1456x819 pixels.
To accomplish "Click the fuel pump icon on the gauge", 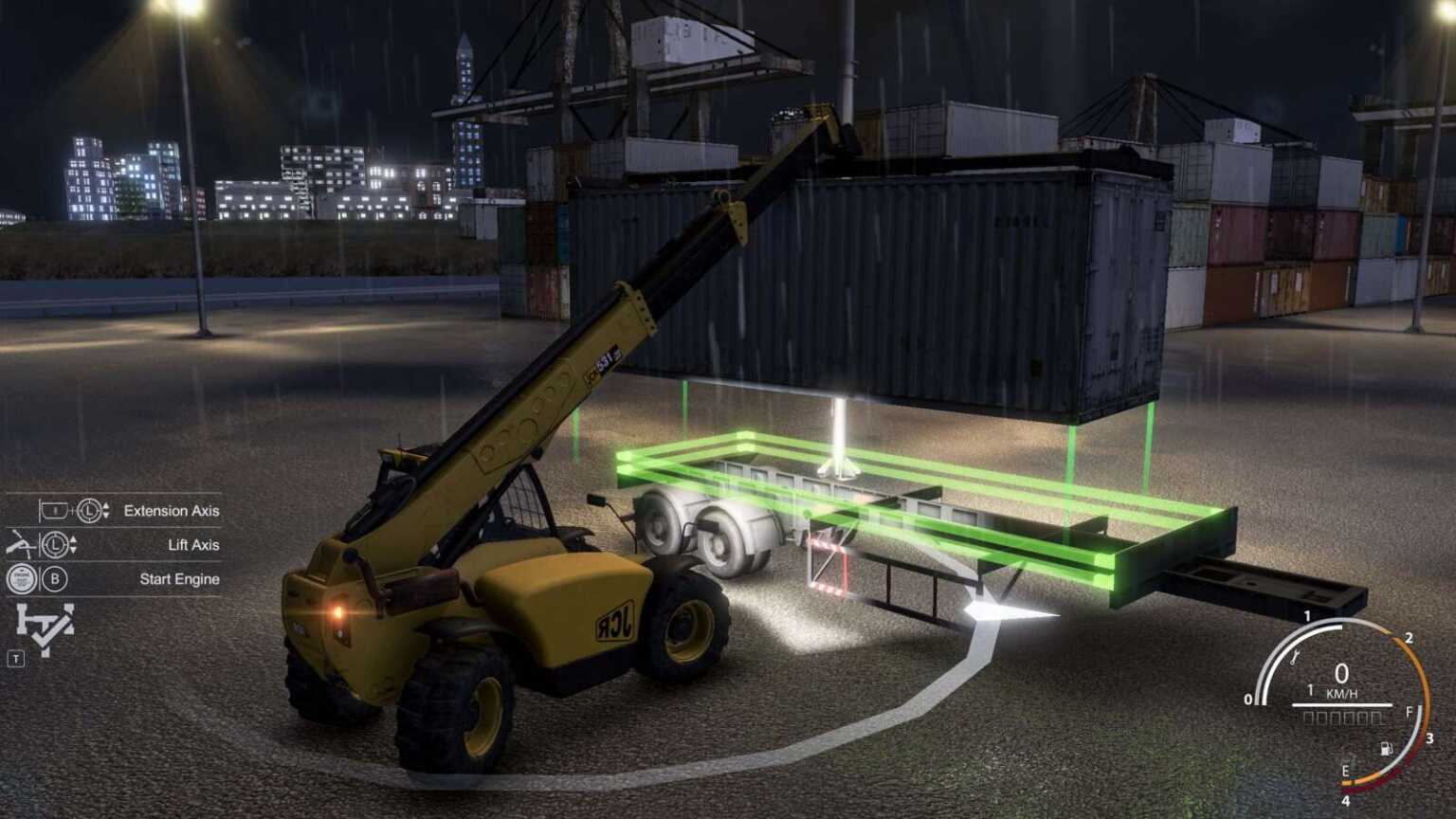I will click(1387, 749).
